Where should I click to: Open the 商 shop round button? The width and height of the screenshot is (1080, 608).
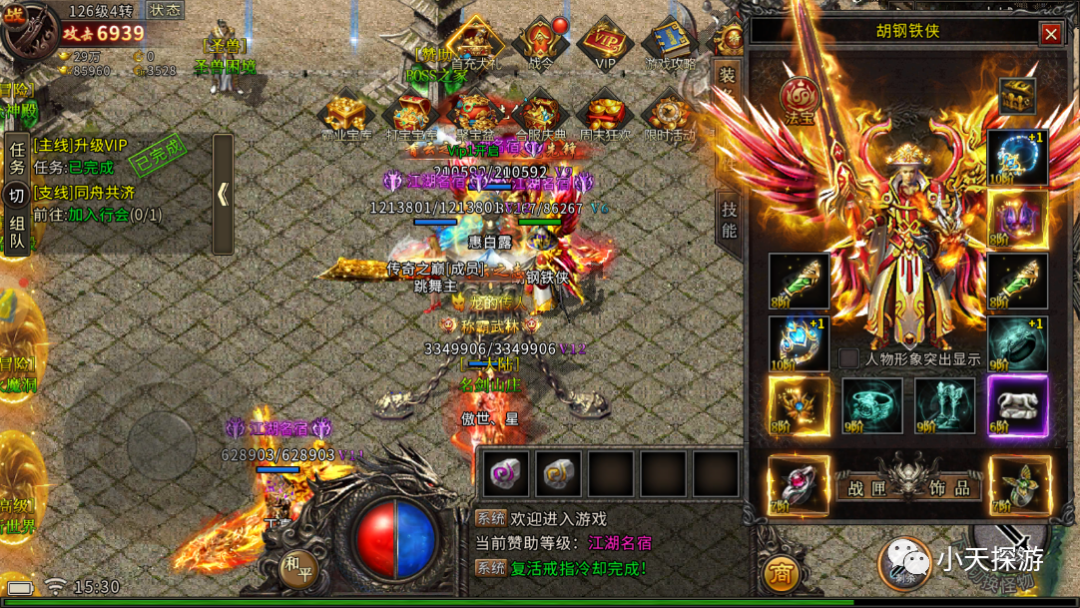781,573
